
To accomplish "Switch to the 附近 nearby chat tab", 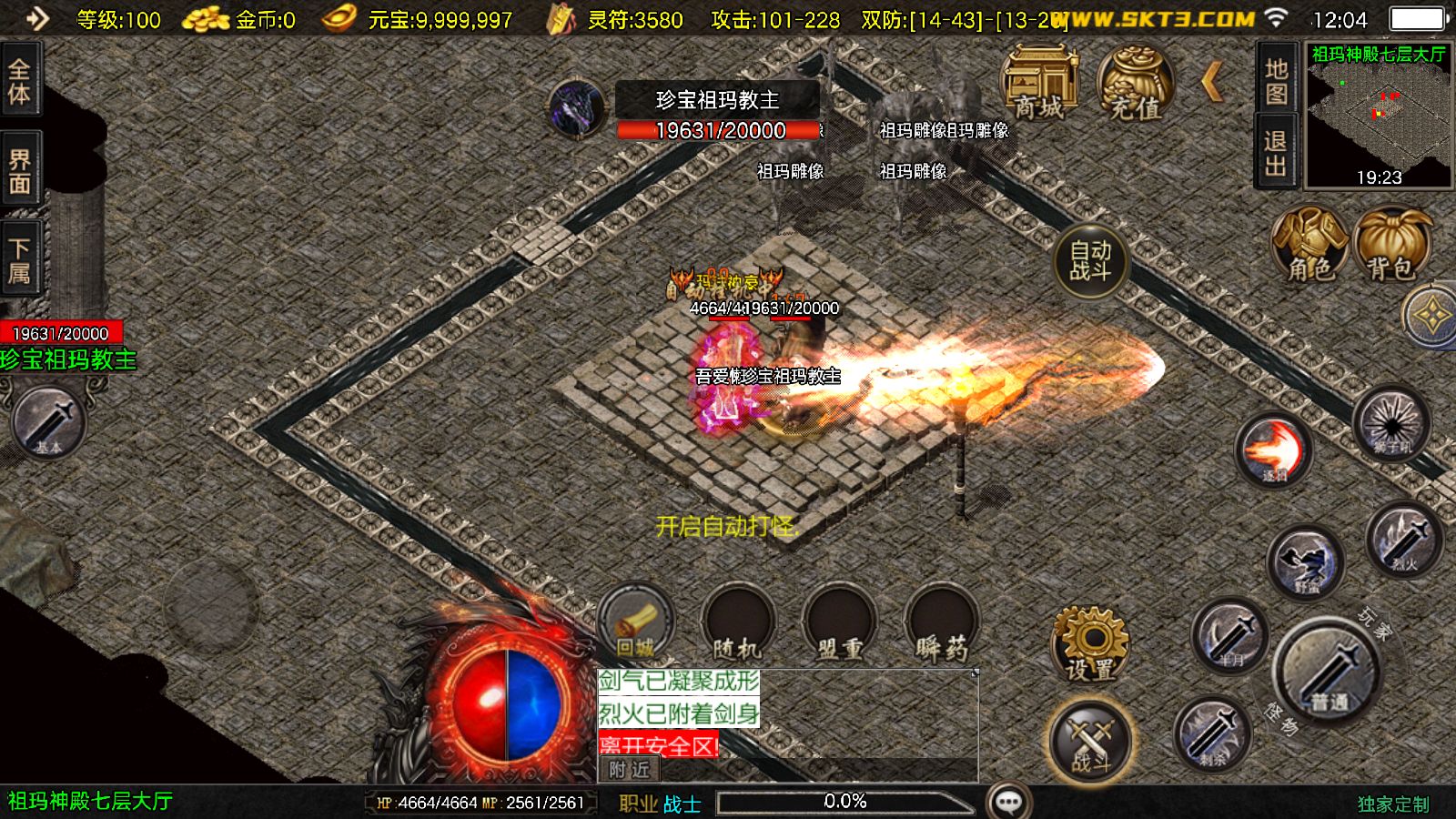I will pyautogui.click(x=629, y=770).
